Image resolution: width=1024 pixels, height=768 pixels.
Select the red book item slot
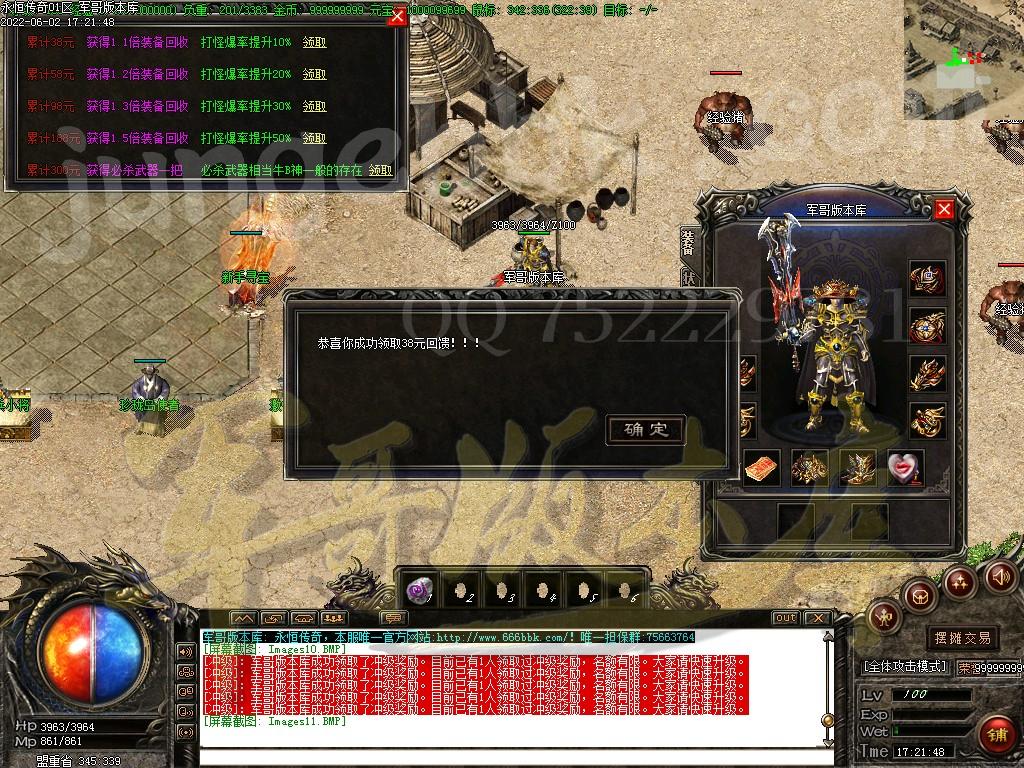[x=762, y=467]
